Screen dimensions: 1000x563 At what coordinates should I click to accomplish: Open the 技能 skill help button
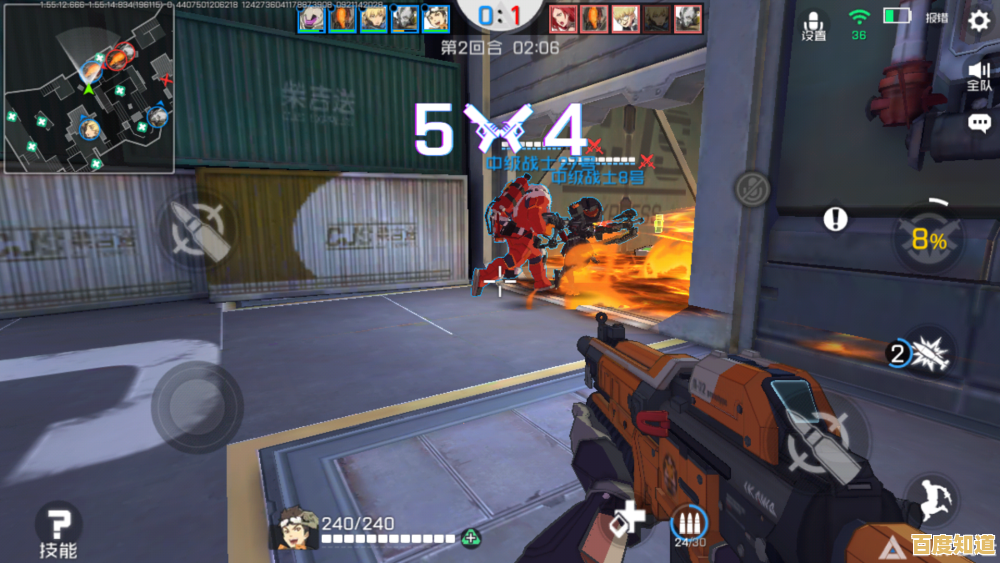(58, 527)
